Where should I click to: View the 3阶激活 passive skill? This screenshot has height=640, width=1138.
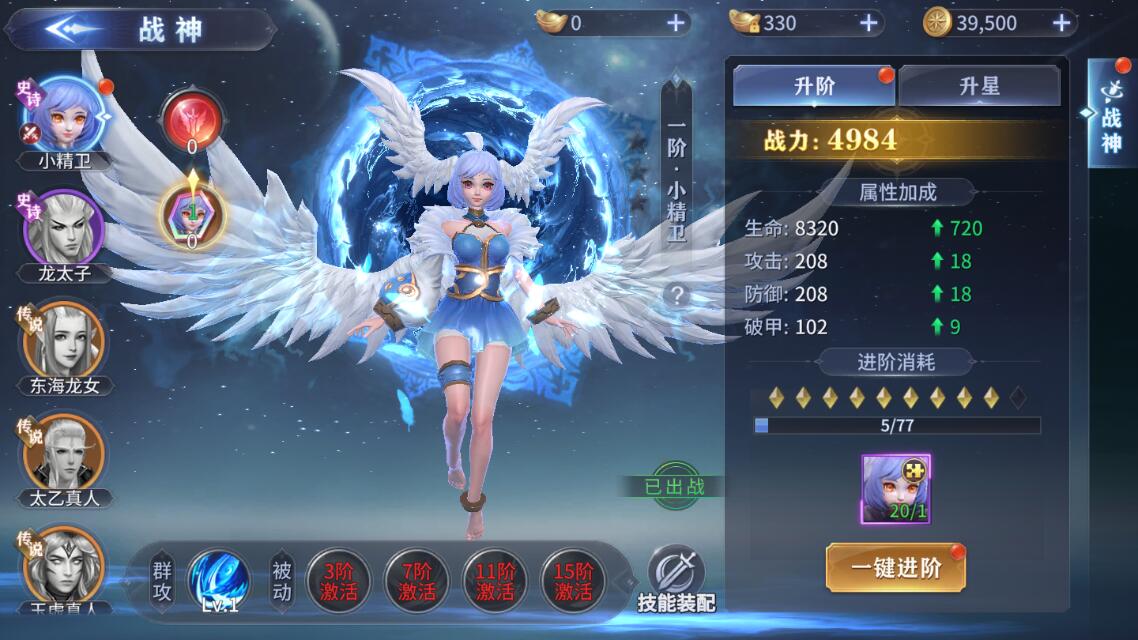coord(337,580)
